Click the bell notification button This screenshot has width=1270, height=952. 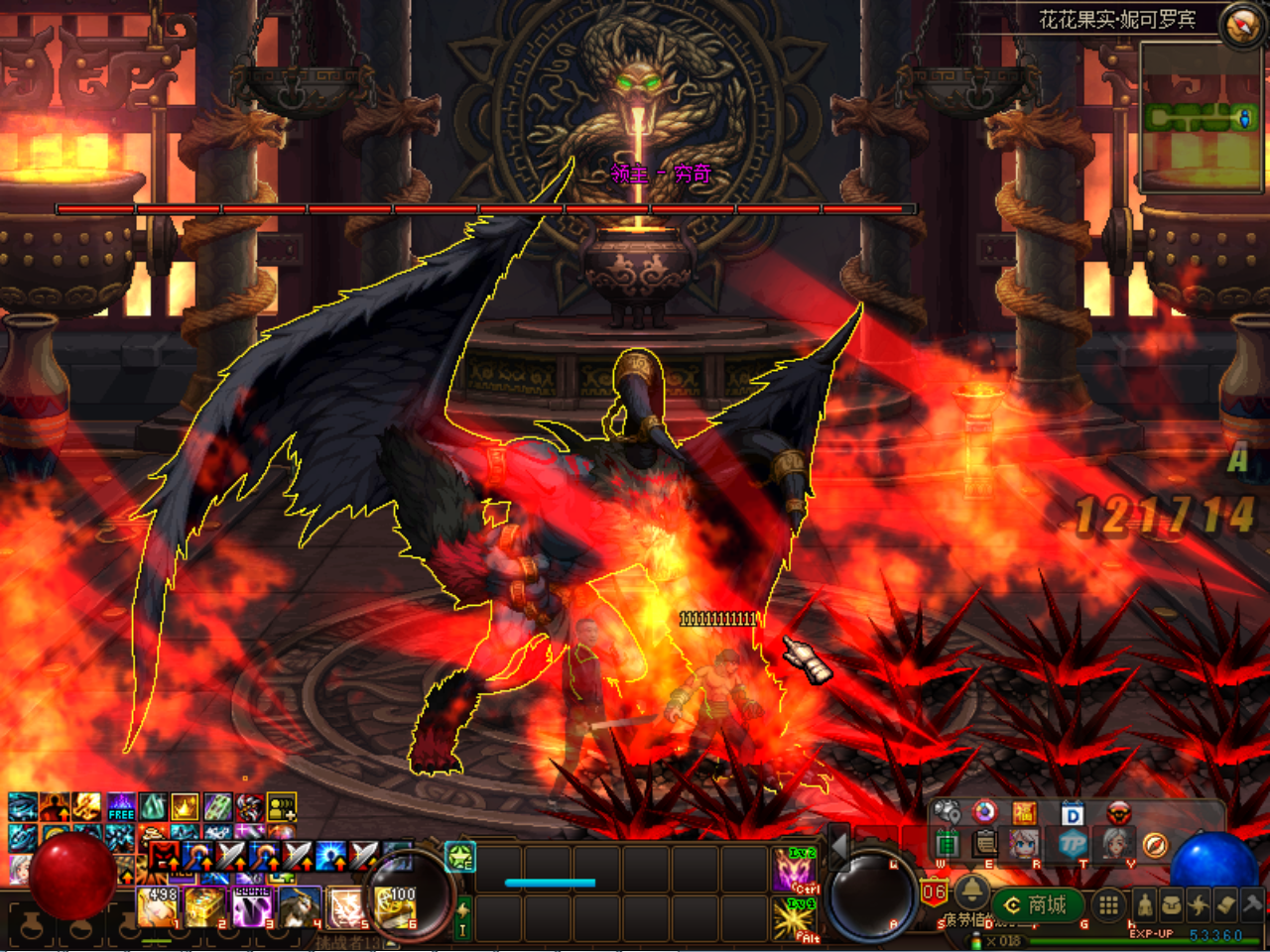pos(971,892)
